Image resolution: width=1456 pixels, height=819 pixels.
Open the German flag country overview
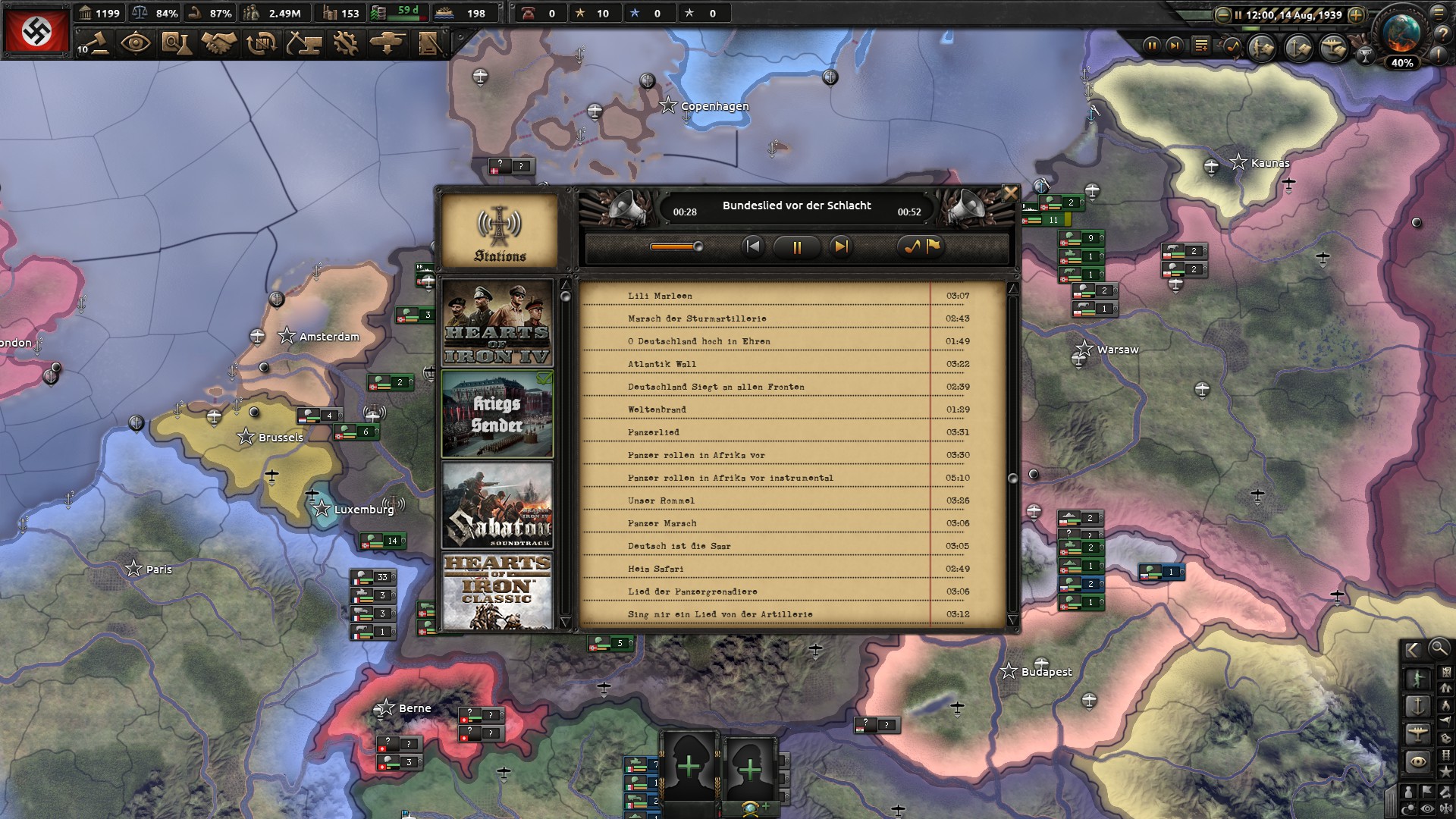(x=36, y=31)
